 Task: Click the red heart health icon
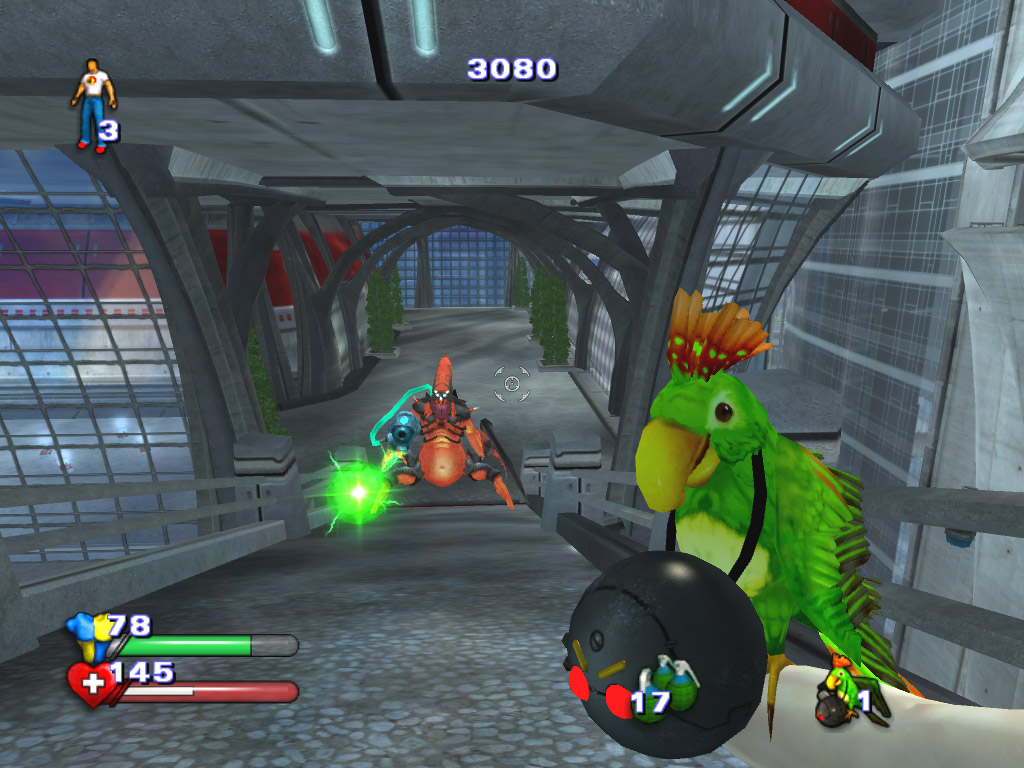pyautogui.click(x=91, y=686)
